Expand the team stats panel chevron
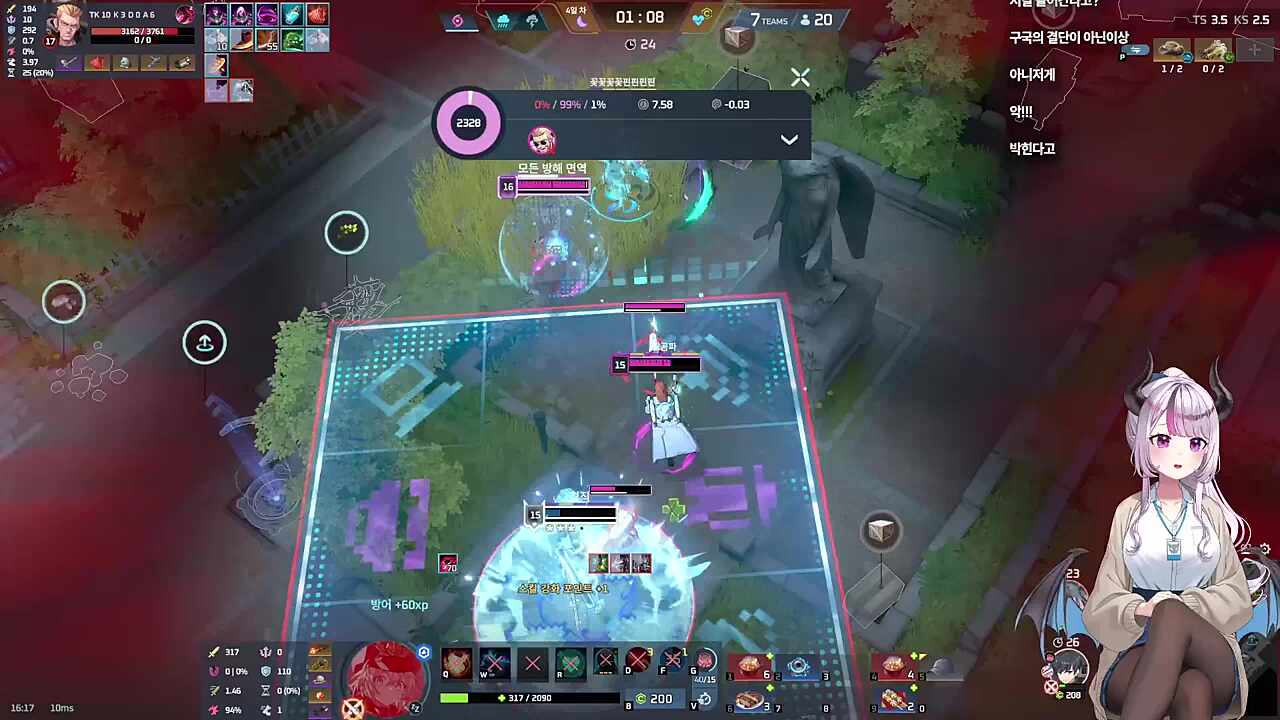The width and height of the screenshot is (1280, 720). pos(789,140)
